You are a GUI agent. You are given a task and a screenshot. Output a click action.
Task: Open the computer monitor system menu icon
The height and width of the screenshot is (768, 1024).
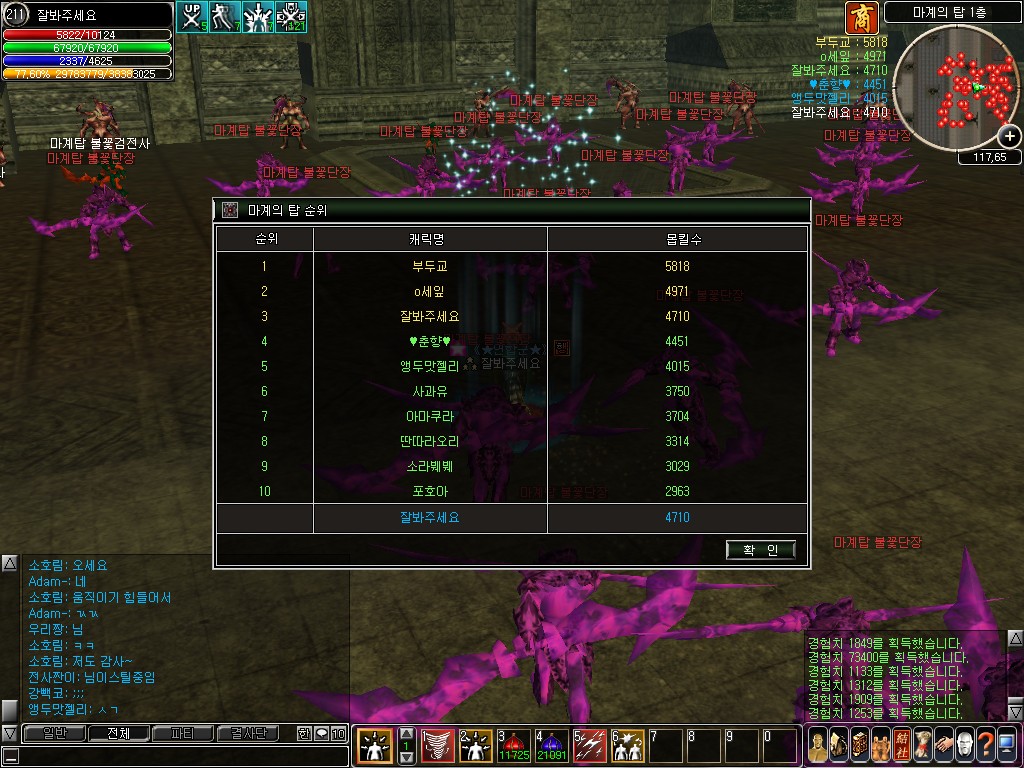pos(1007,746)
